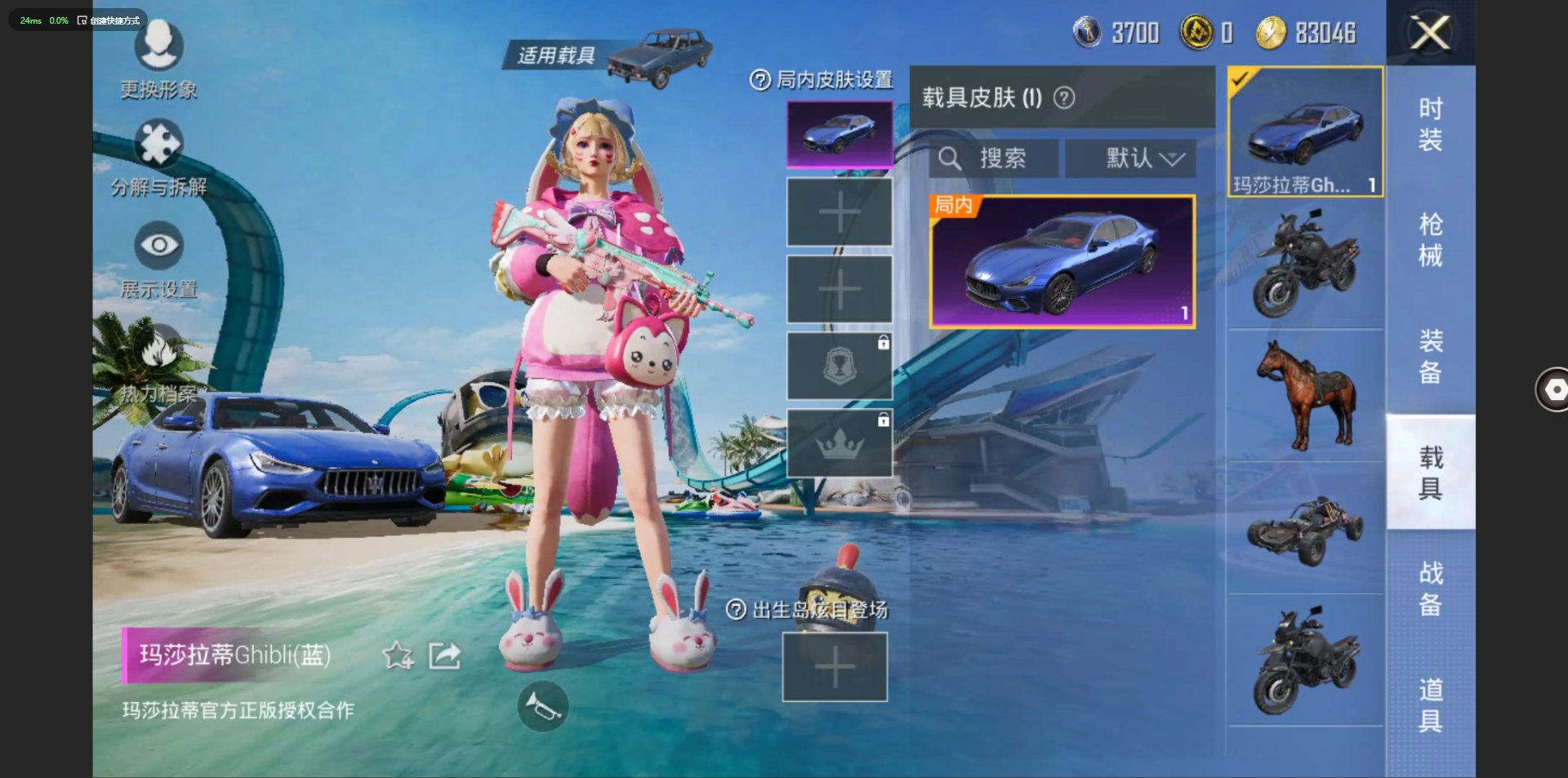This screenshot has width=1568, height=778.
Task: Show help for 局内皮肤设置
Action: (759, 80)
